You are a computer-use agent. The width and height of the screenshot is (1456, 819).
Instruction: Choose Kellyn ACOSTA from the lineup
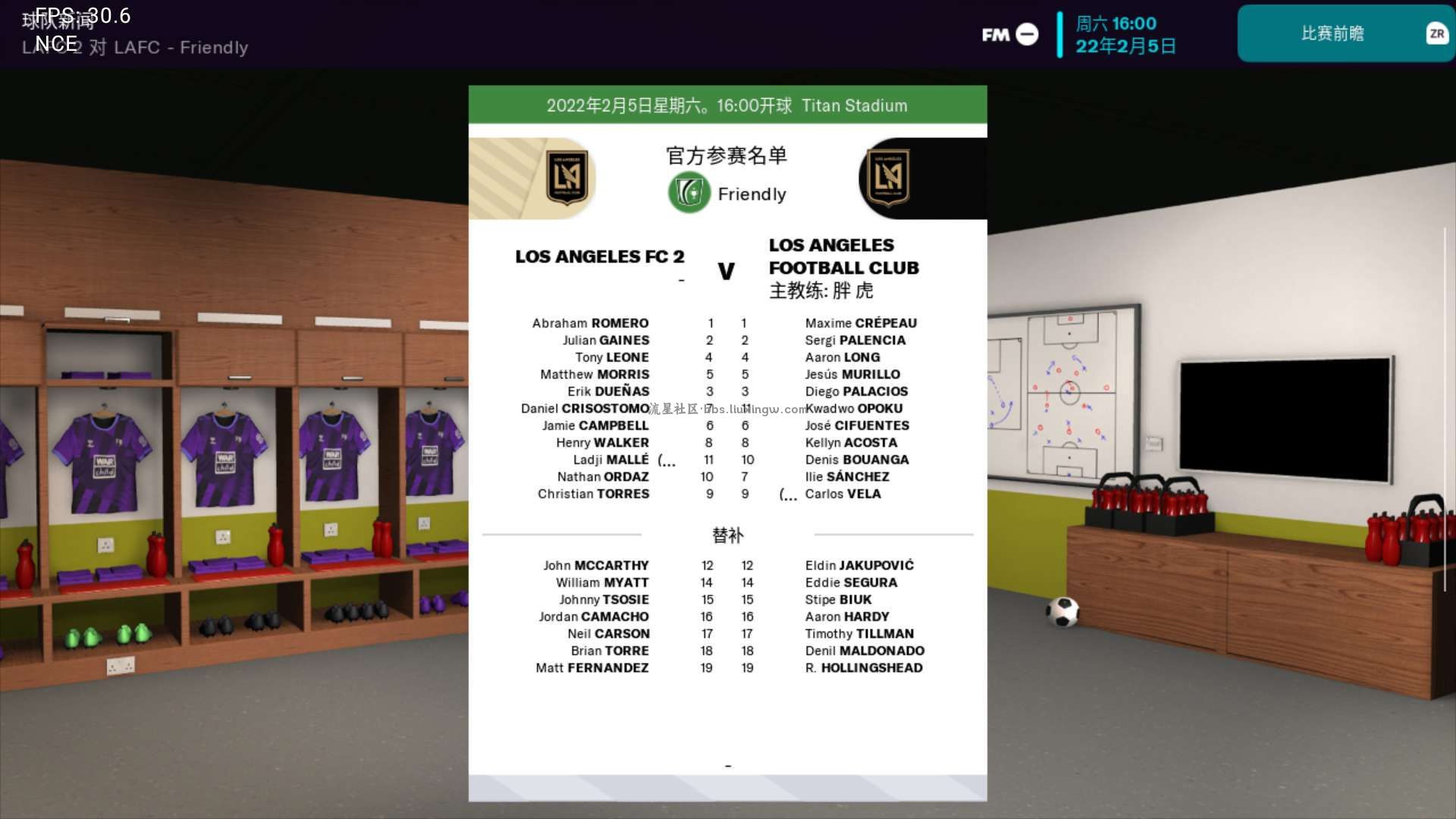pos(851,443)
